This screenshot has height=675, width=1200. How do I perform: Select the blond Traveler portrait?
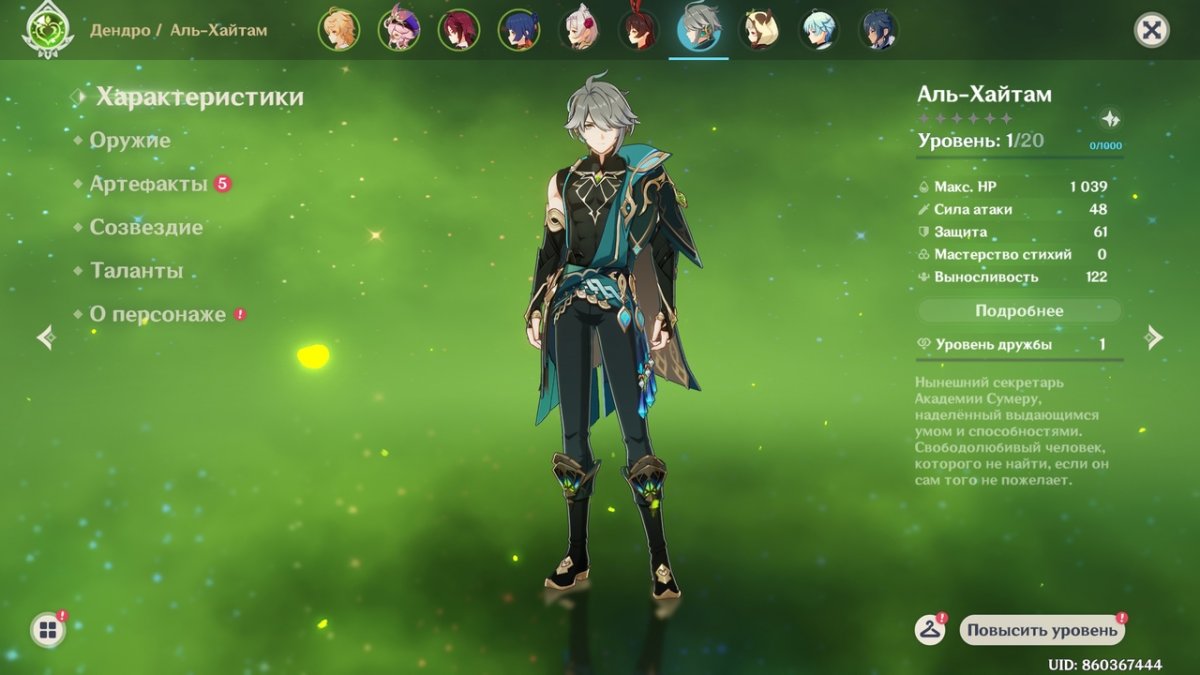point(339,30)
